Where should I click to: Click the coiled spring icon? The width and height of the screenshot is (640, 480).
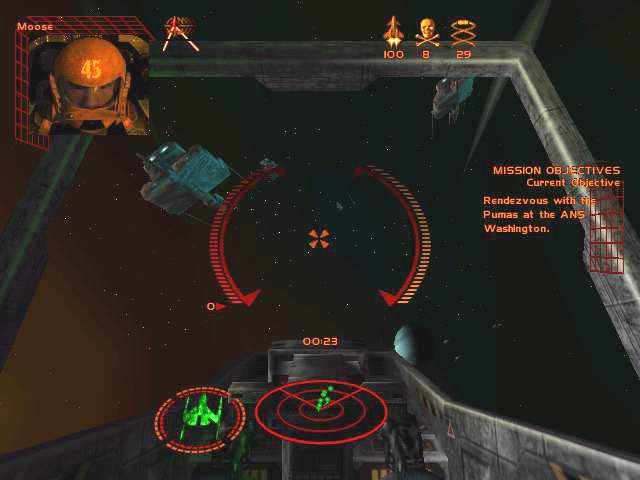click(x=462, y=31)
